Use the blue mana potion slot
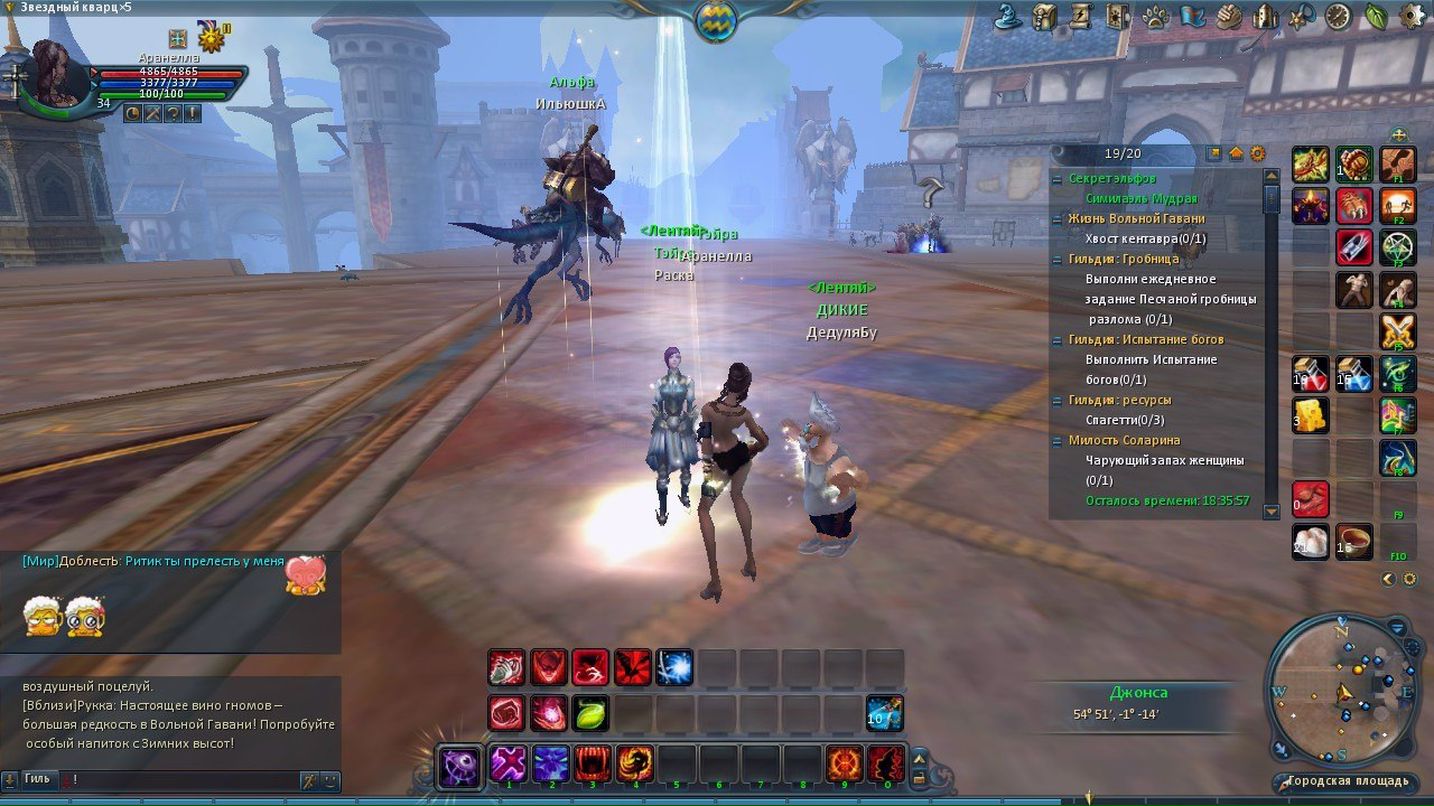1434x806 pixels. 1354,373
